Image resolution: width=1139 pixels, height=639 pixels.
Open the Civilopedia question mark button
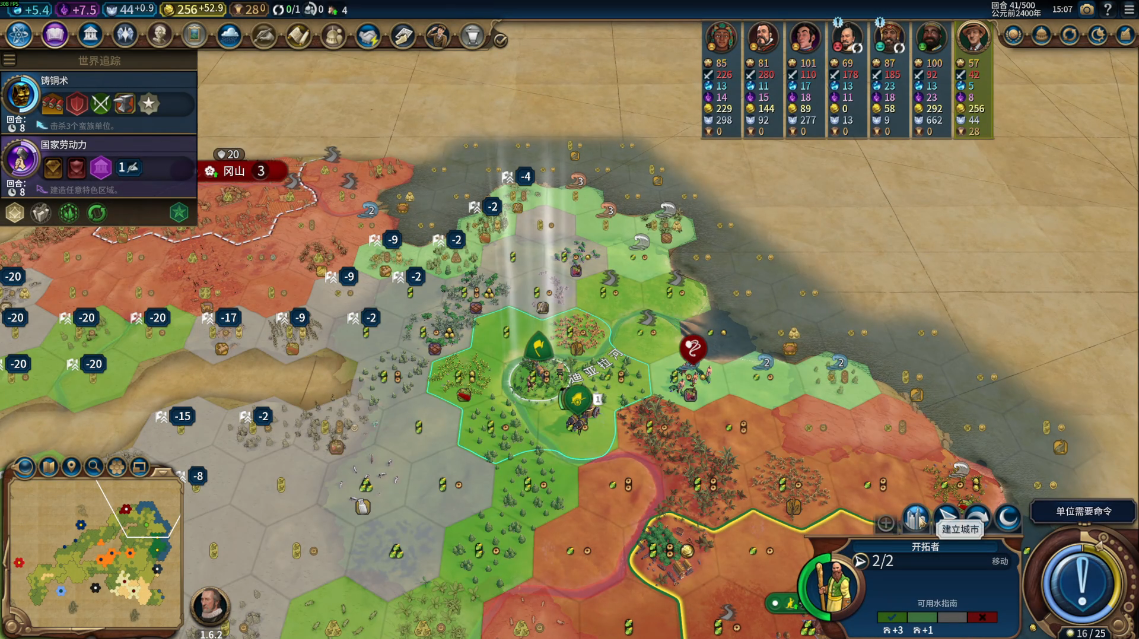1107,9
